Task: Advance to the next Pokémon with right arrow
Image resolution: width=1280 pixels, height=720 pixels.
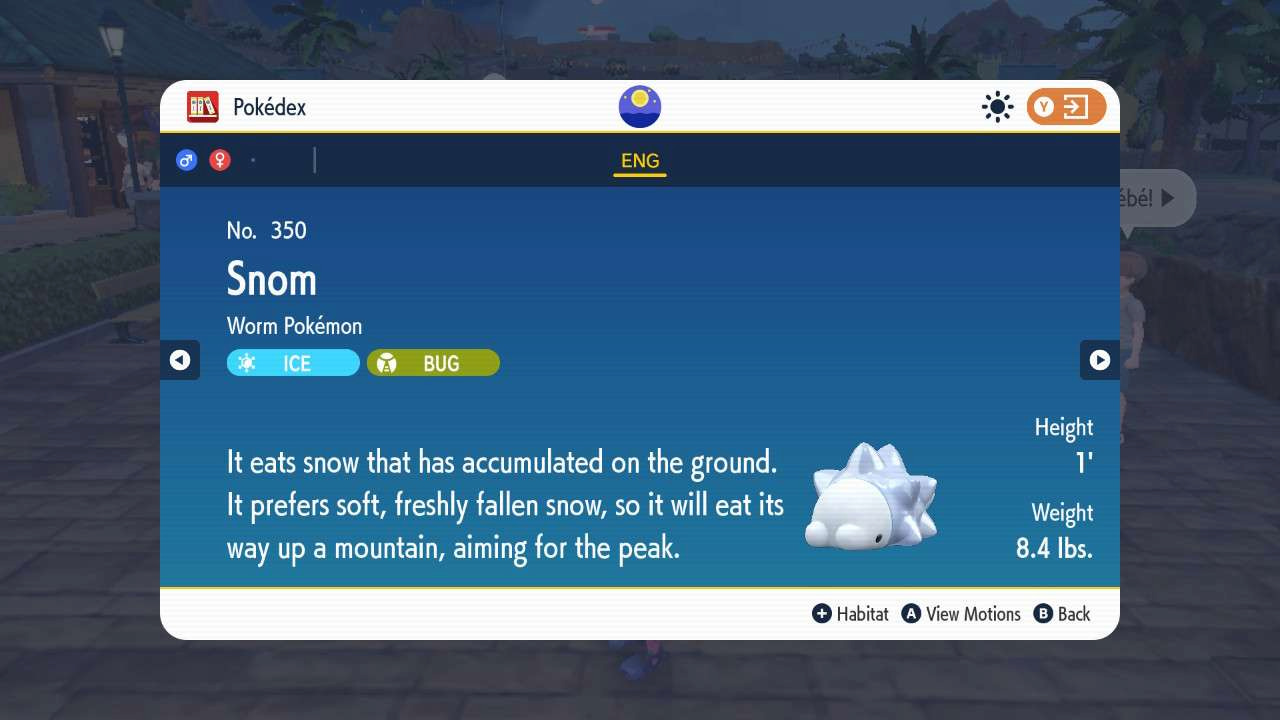Action: (1099, 360)
